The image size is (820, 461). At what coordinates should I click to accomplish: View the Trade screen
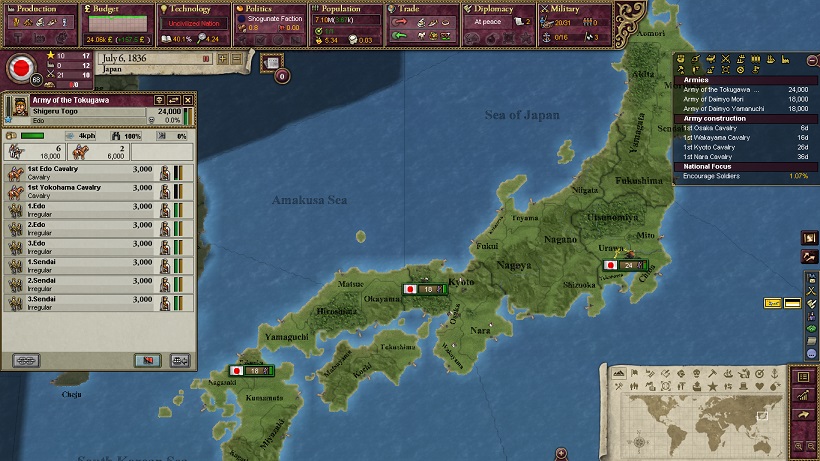click(x=418, y=9)
